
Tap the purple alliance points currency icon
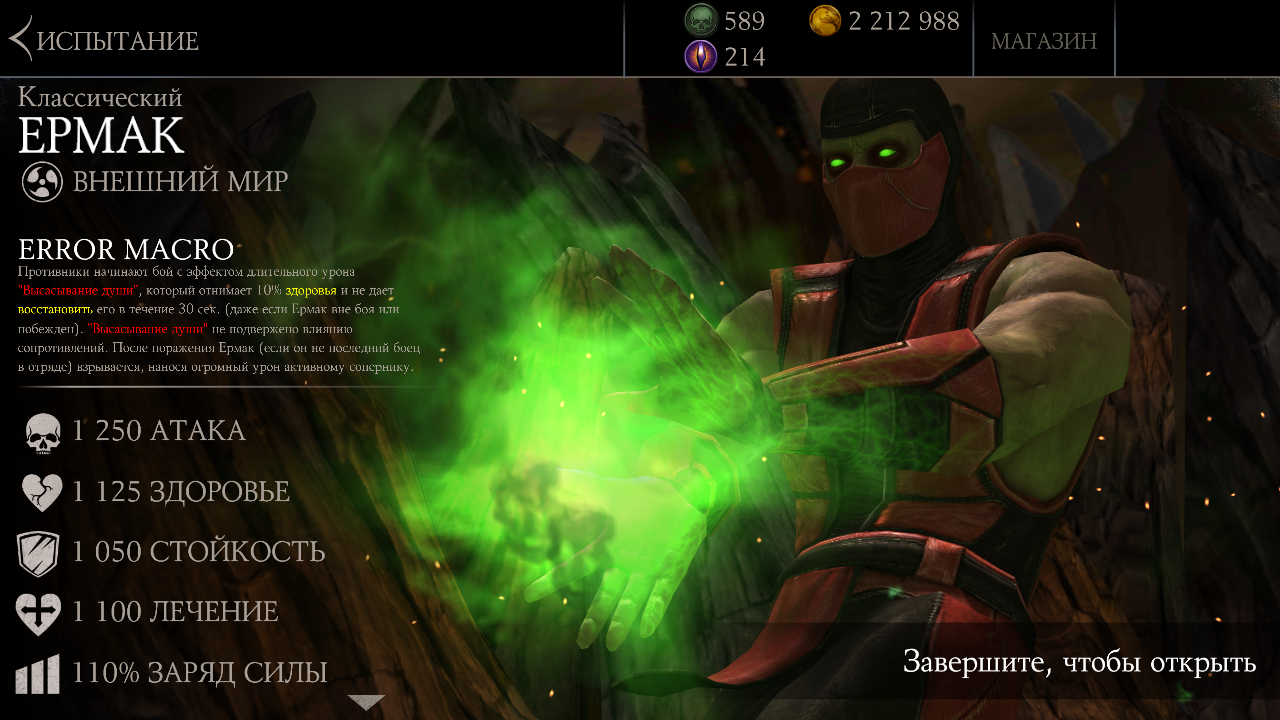(701, 56)
